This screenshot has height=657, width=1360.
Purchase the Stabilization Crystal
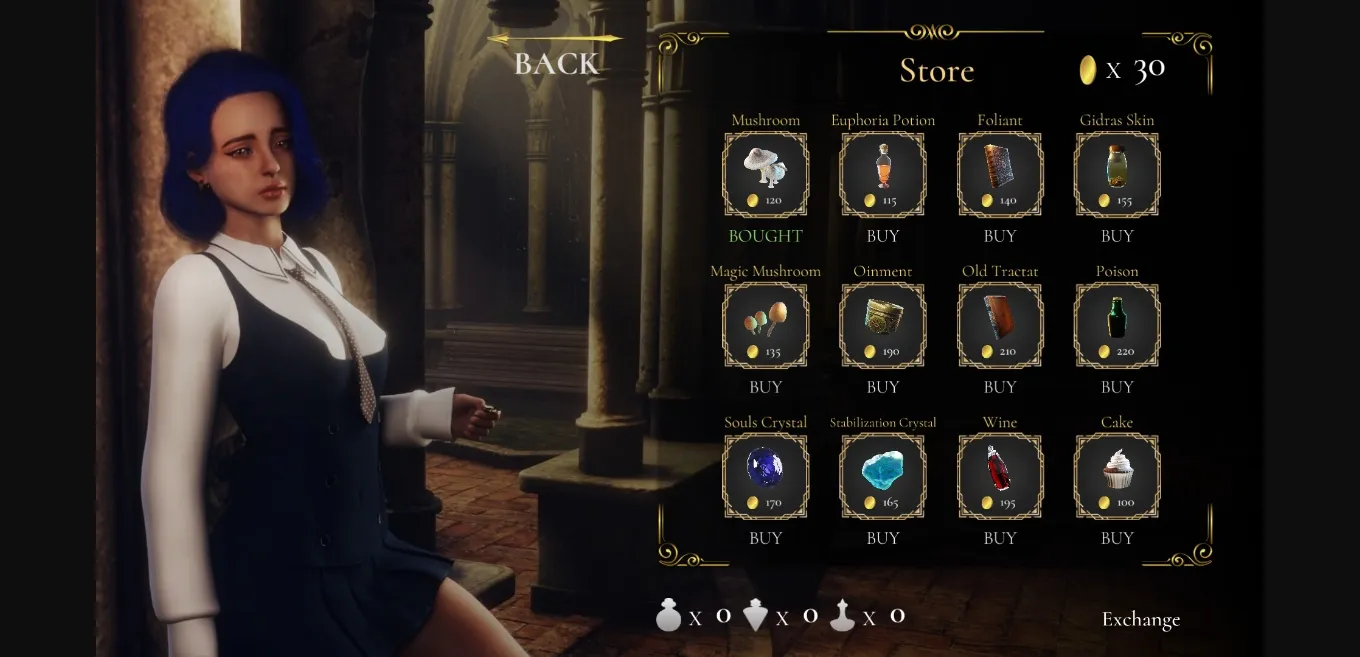[883, 538]
